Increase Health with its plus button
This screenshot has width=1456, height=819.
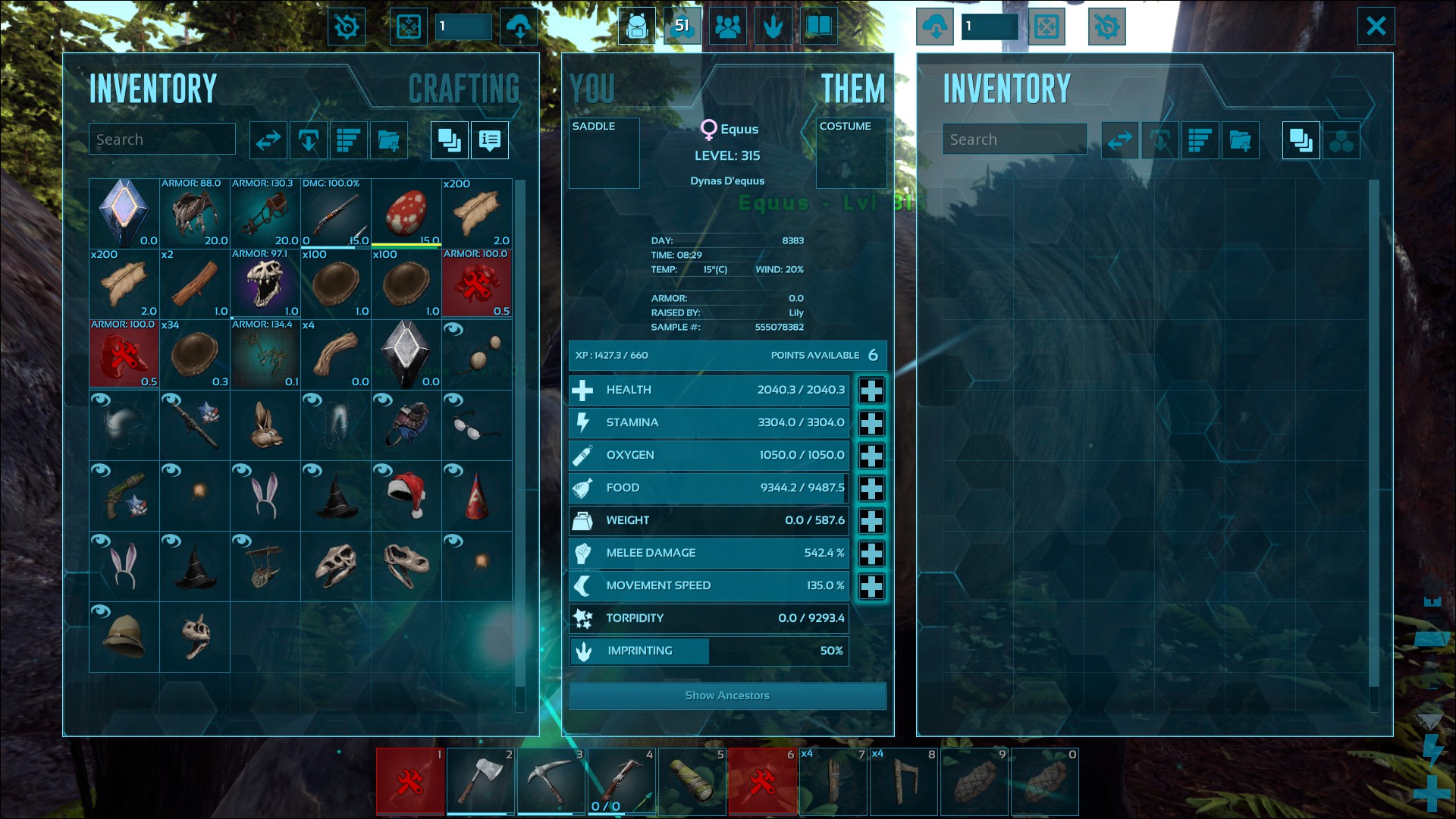tap(871, 390)
